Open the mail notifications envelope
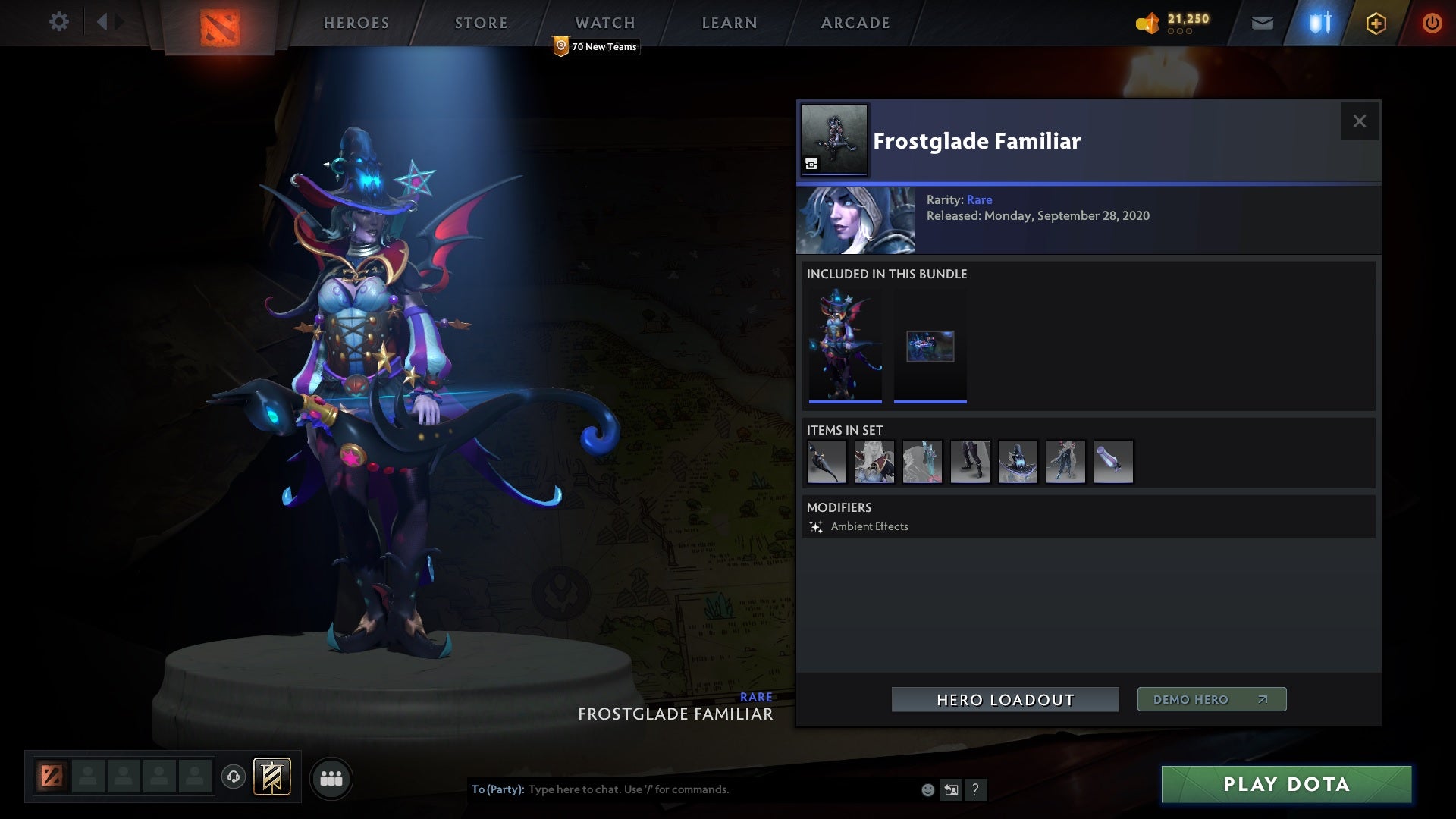Screen dimensions: 1456x819 pyautogui.click(x=1263, y=22)
